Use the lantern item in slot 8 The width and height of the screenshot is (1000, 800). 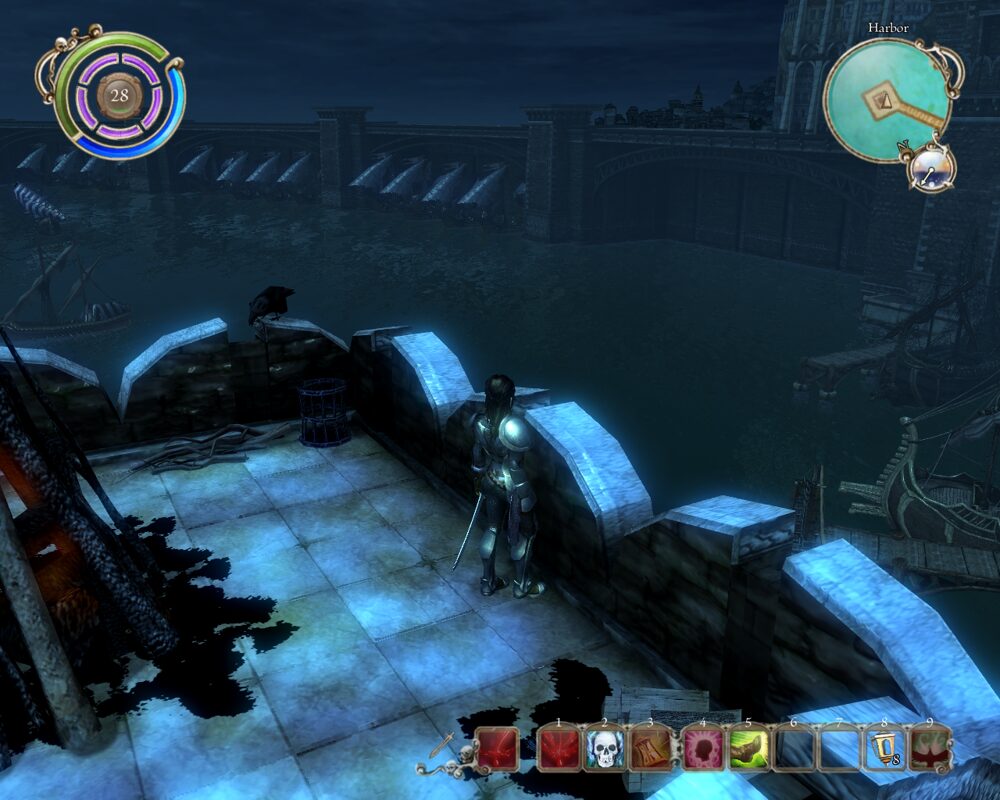(x=884, y=748)
